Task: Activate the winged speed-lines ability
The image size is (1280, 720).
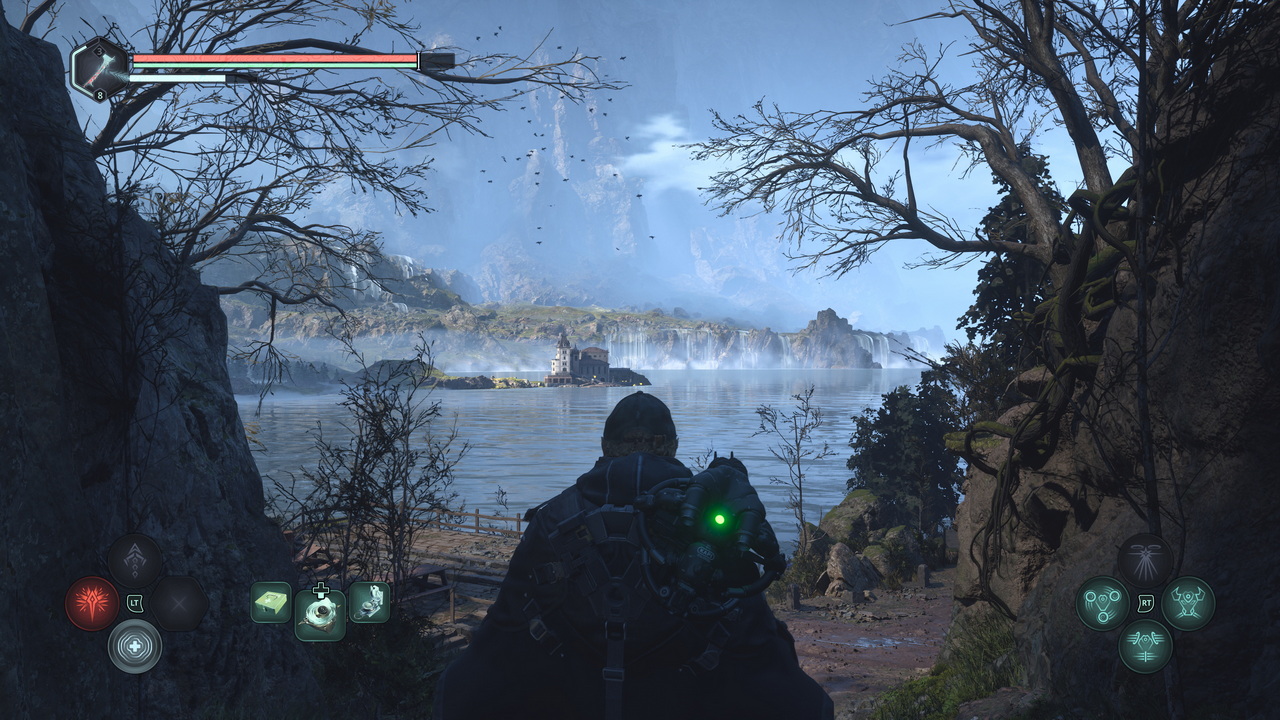Action: [1145, 645]
